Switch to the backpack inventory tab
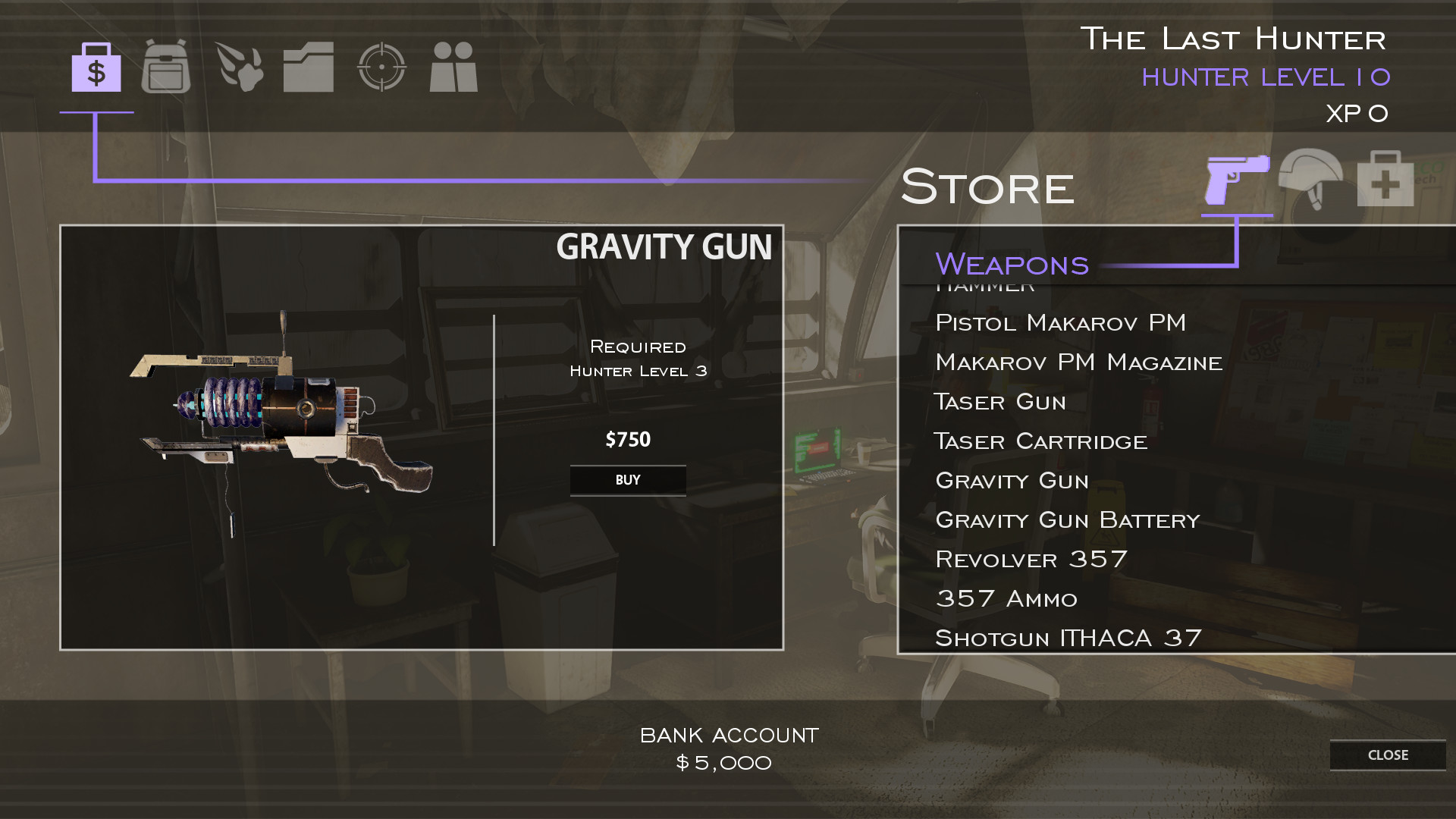 coord(166,67)
